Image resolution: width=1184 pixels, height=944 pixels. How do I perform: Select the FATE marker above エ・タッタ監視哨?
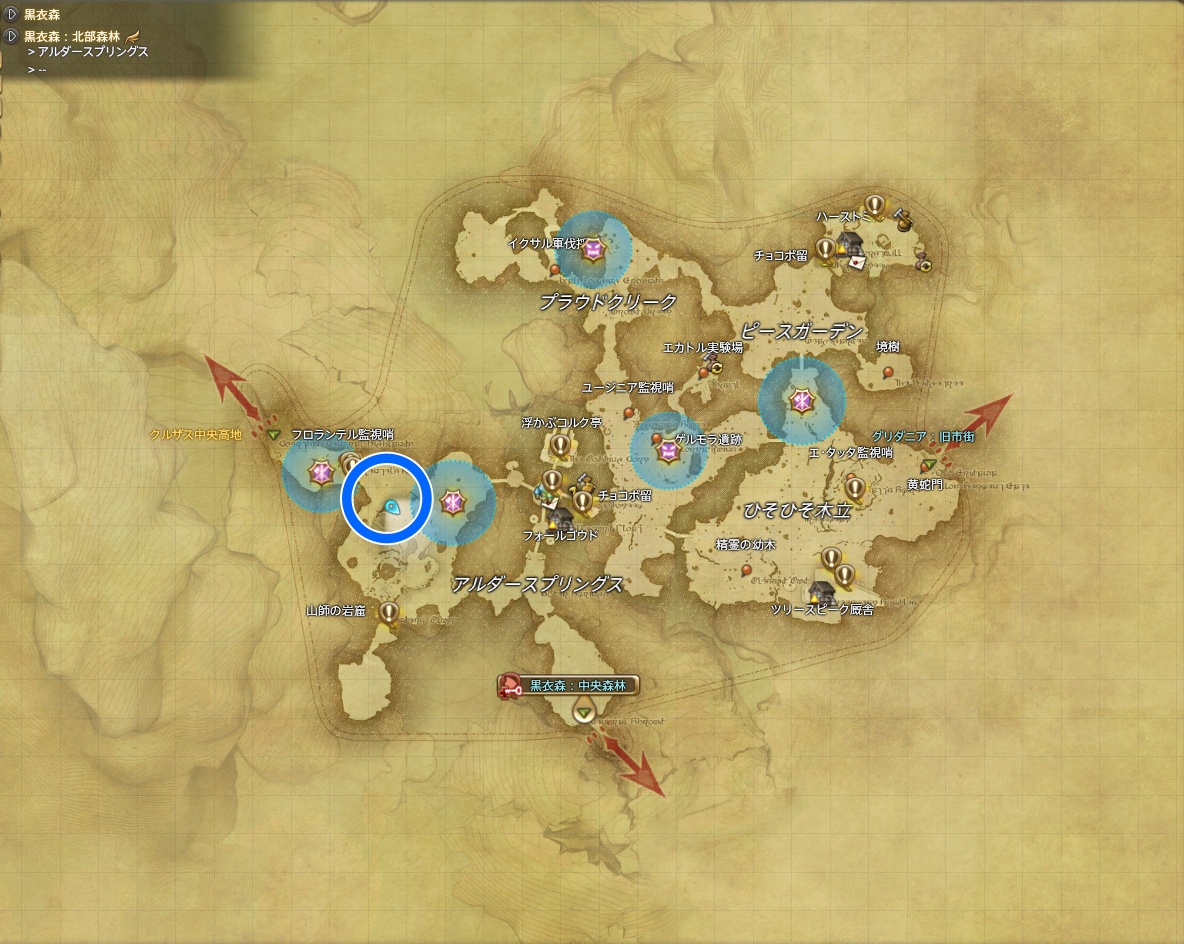point(801,402)
